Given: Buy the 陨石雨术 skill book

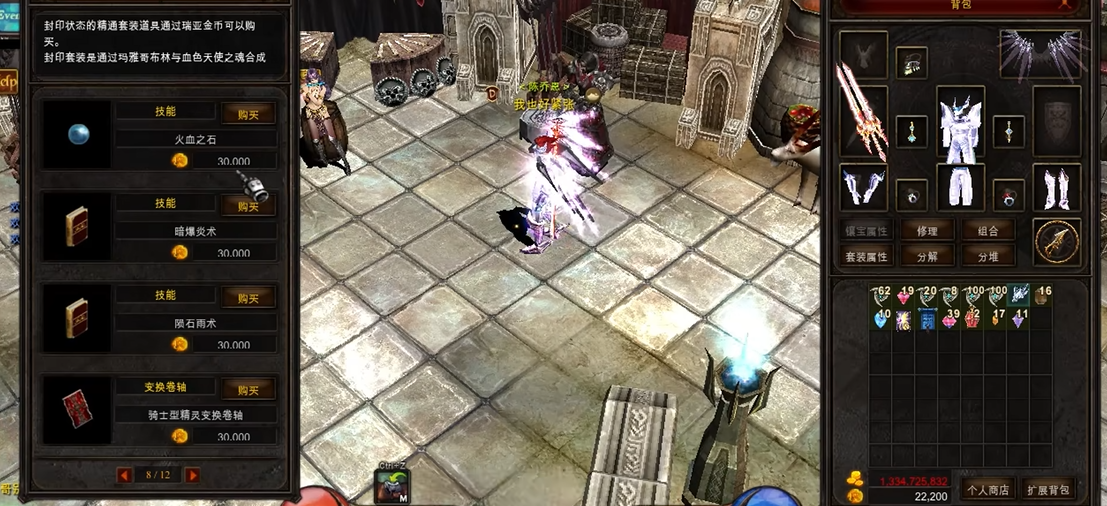Looking at the screenshot, I should click(248, 298).
